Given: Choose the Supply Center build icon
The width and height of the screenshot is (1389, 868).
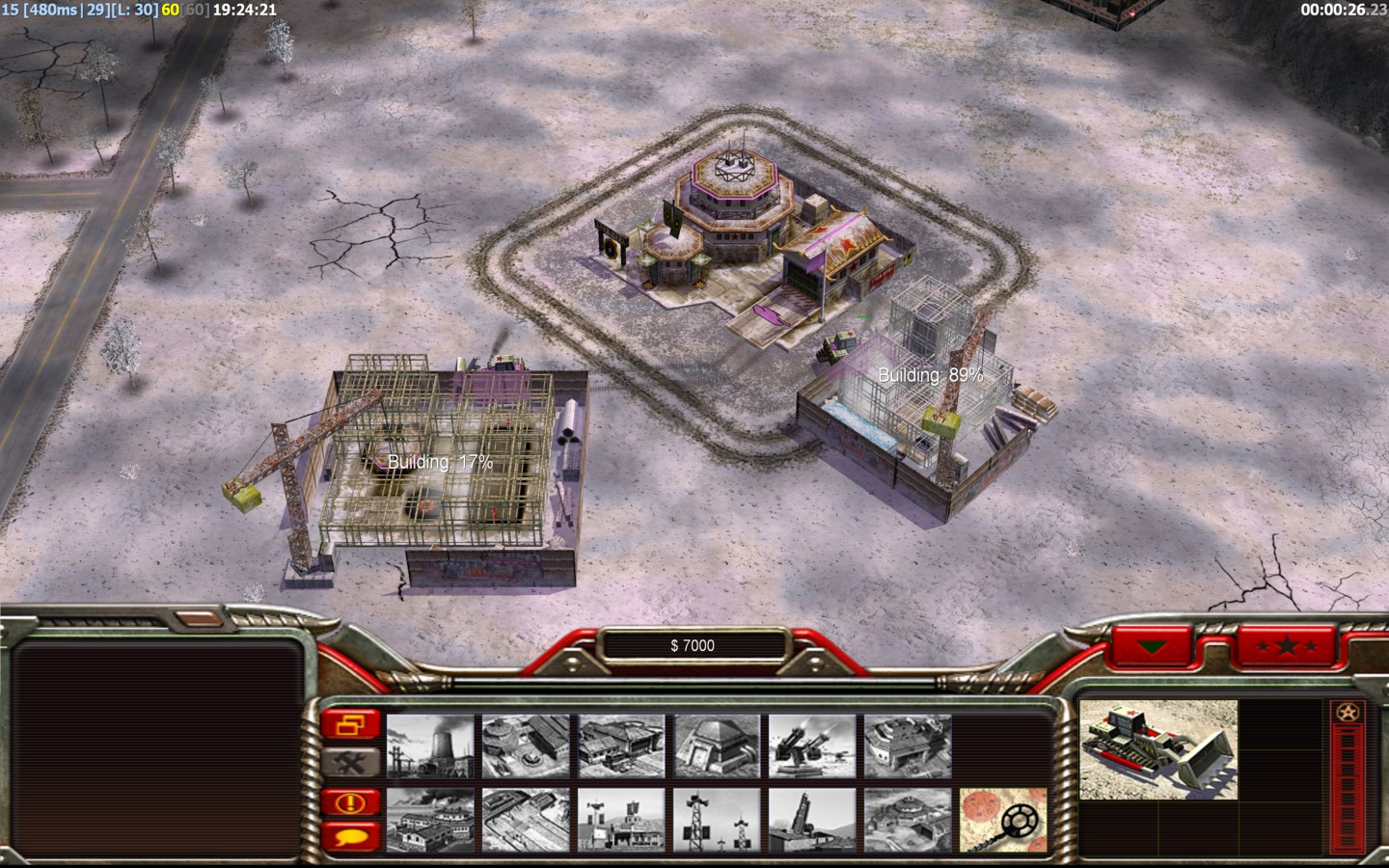Looking at the screenshot, I should (620, 746).
